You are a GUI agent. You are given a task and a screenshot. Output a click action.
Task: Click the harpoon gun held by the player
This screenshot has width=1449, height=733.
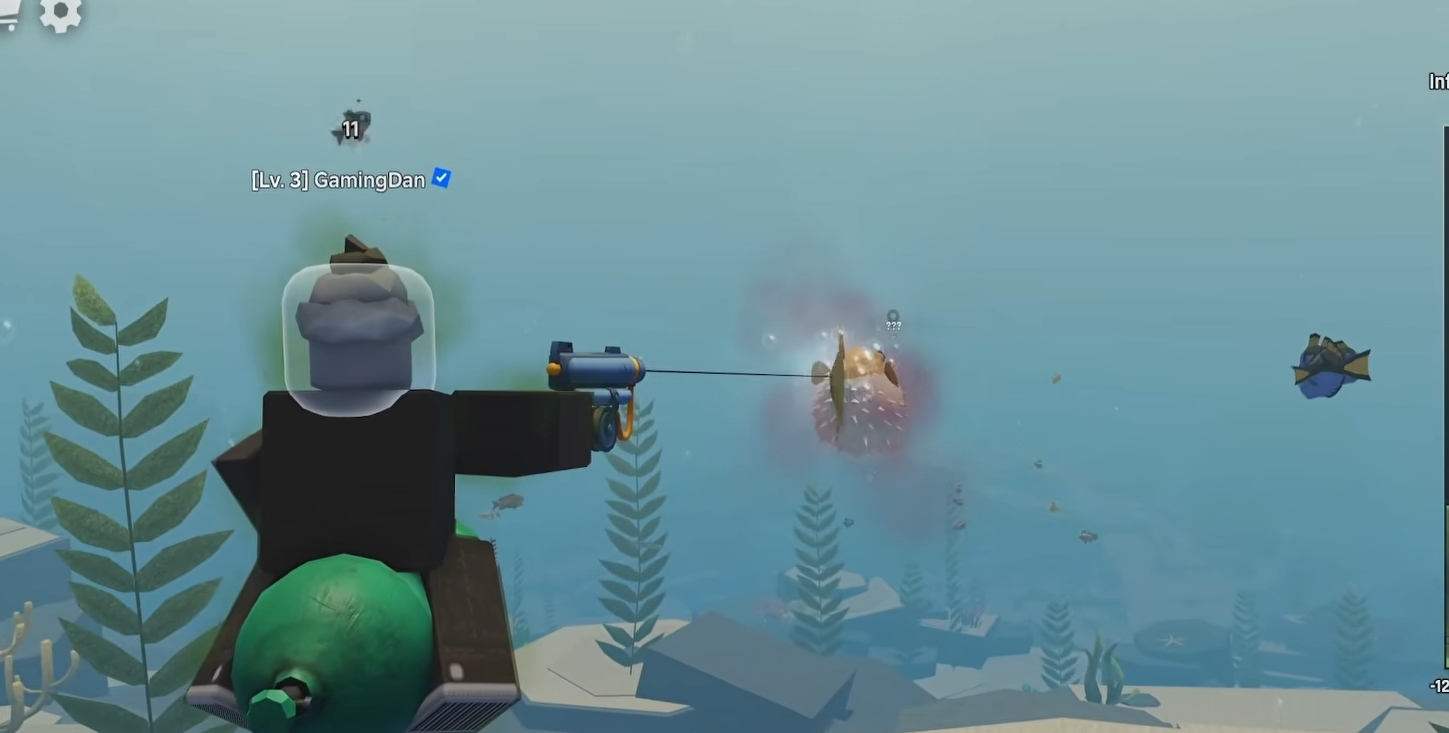point(595,368)
